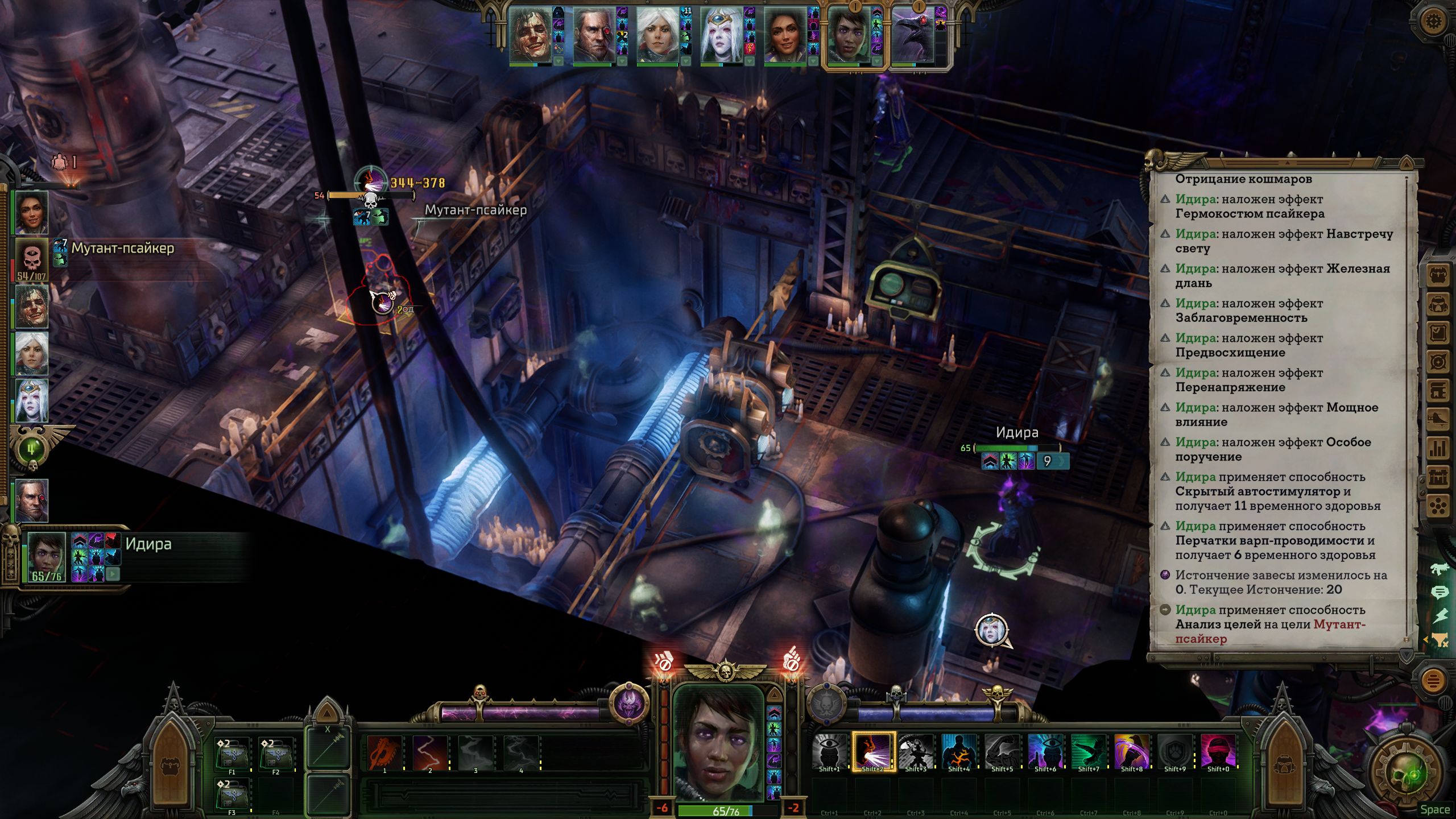This screenshot has height=819, width=1456.
Task: Open the journal checklist button
Action: (1438, 333)
